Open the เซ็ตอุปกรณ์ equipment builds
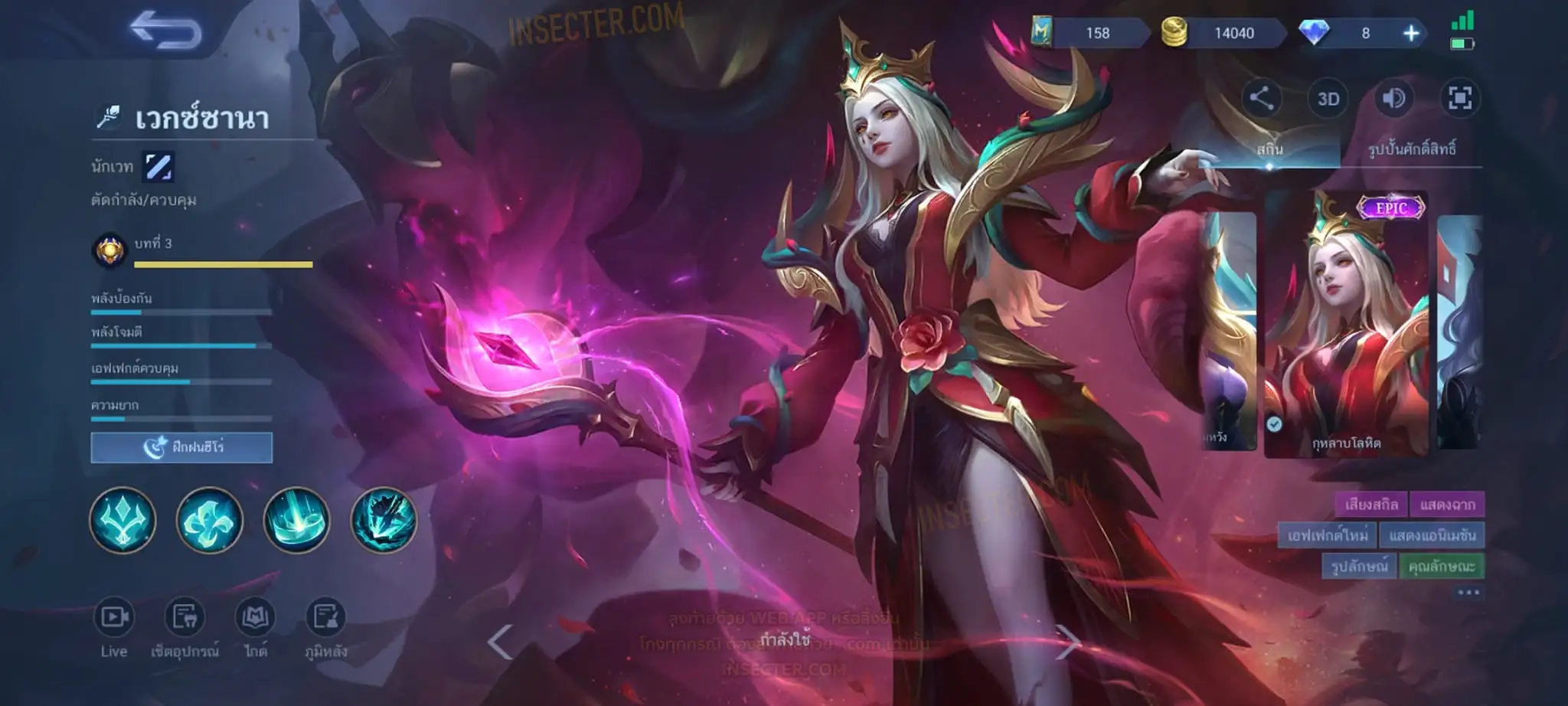This screenshot has width=1568, height=706. [185, 628]
